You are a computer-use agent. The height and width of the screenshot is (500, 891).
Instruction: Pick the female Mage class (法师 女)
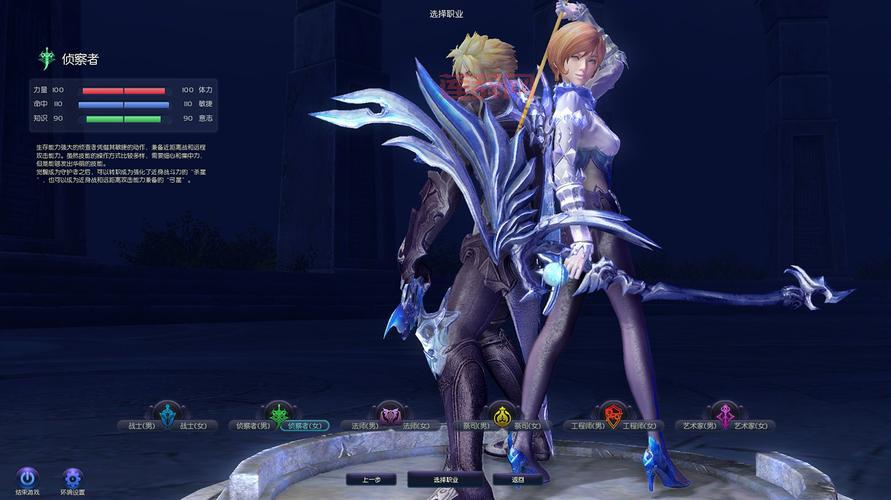415,426
